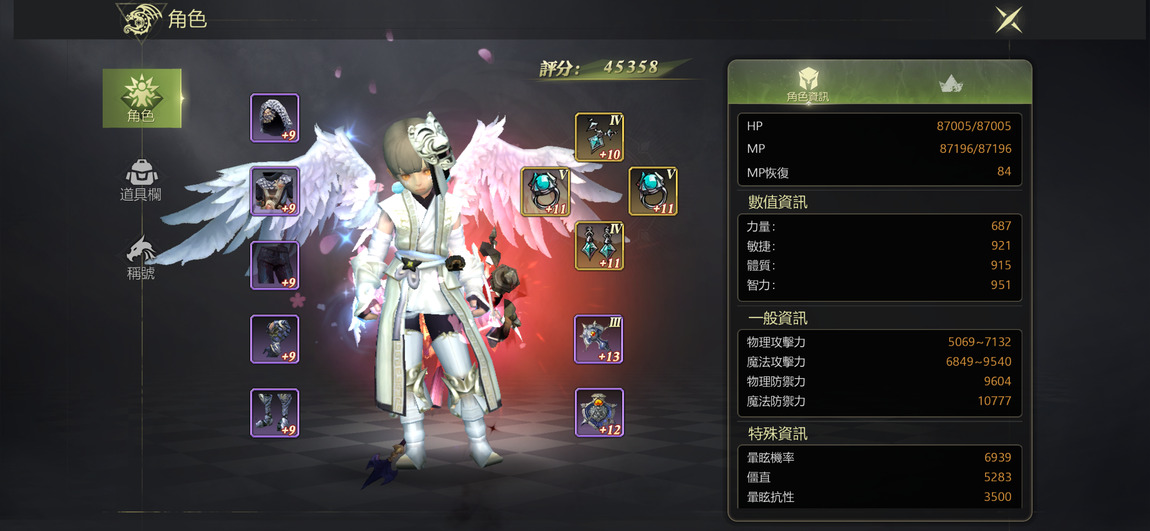Choose the +12 shield slot
Viewport: 1150px width, 531px height.
(599, 413)
